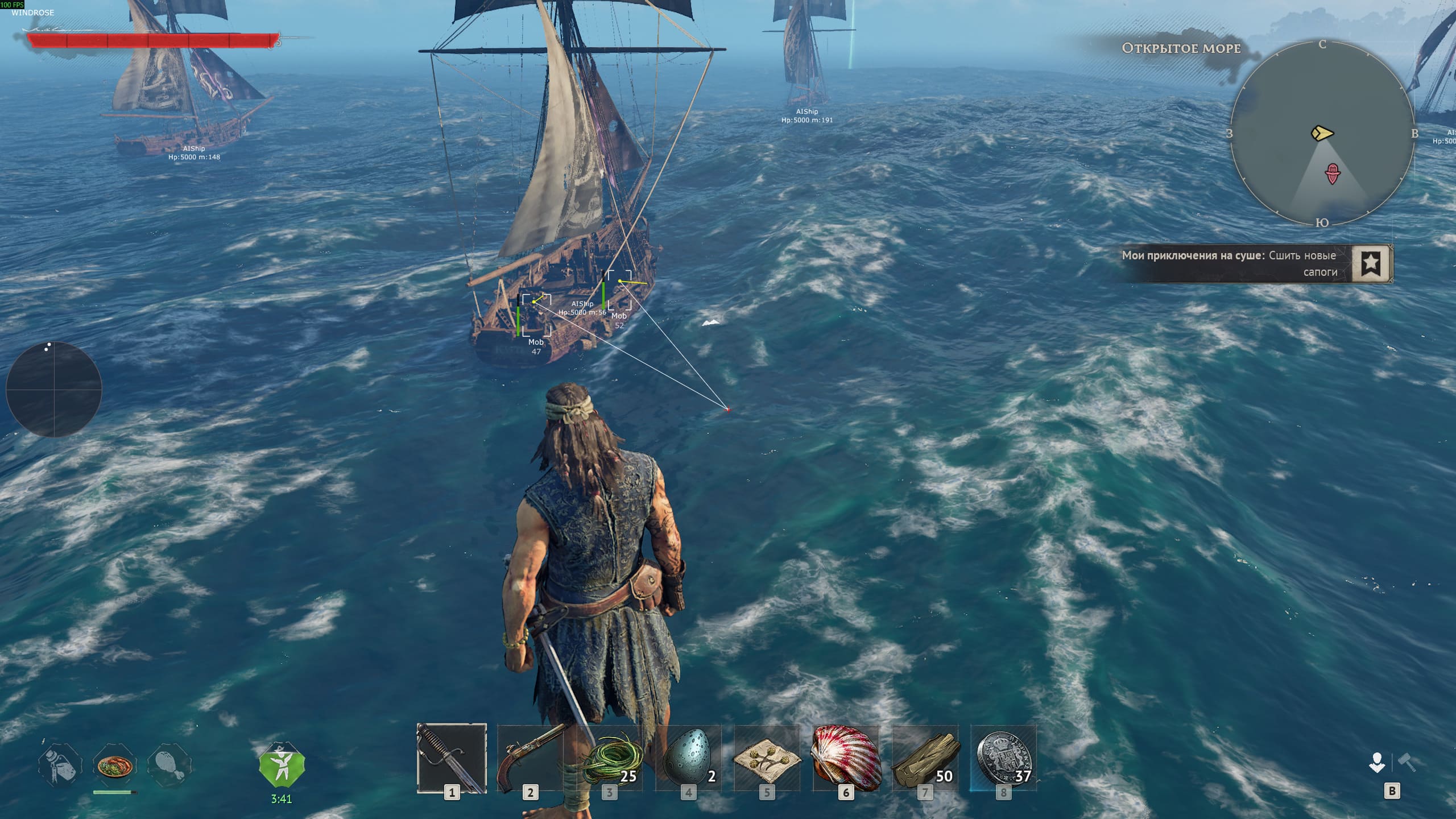Select the character mode icon
Image resolution: width=1456 pixels, height=819 pixels.
coord(1377,763)
